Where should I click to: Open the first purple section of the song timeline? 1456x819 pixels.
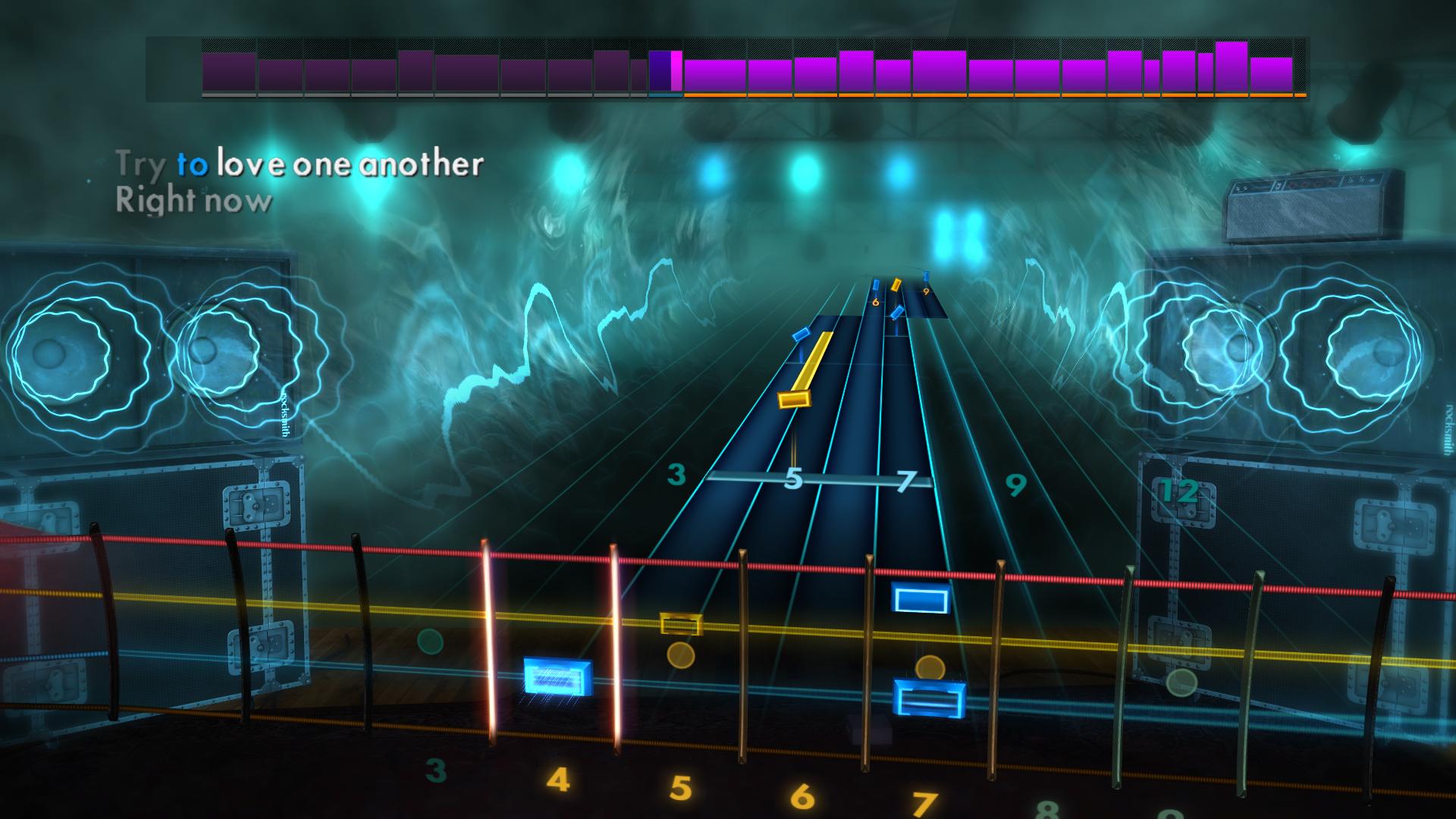pyautogui.click(x=227, y=72)
